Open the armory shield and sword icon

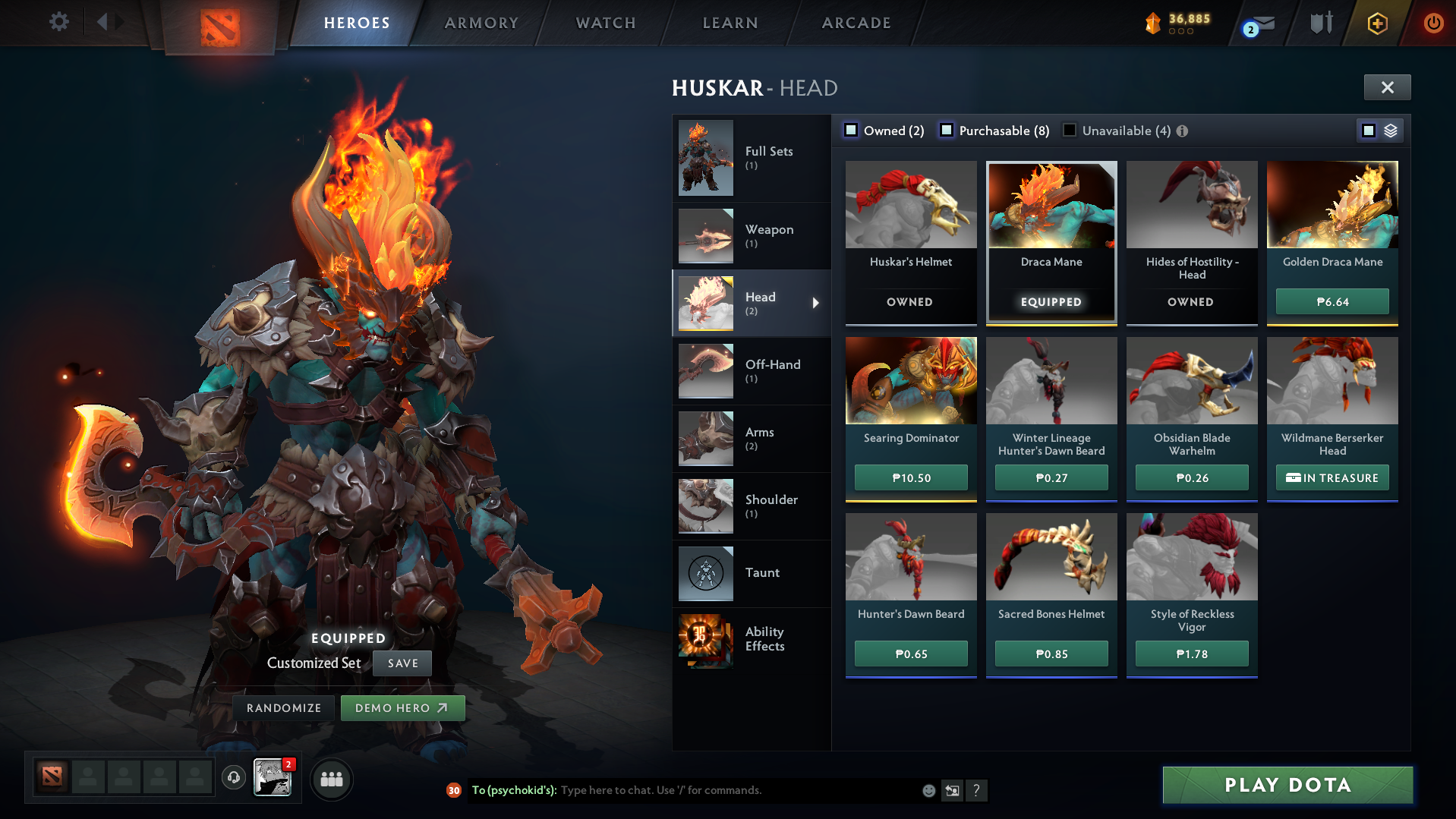coord(1319,23)
